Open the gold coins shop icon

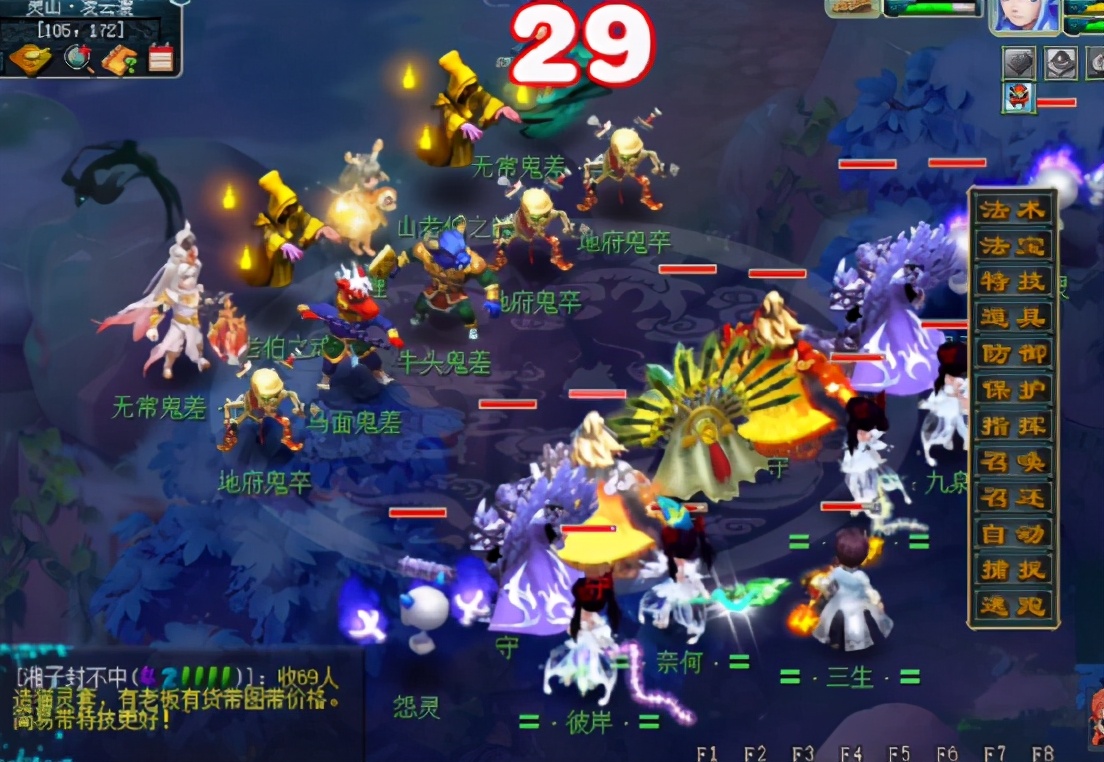(30, 58)
